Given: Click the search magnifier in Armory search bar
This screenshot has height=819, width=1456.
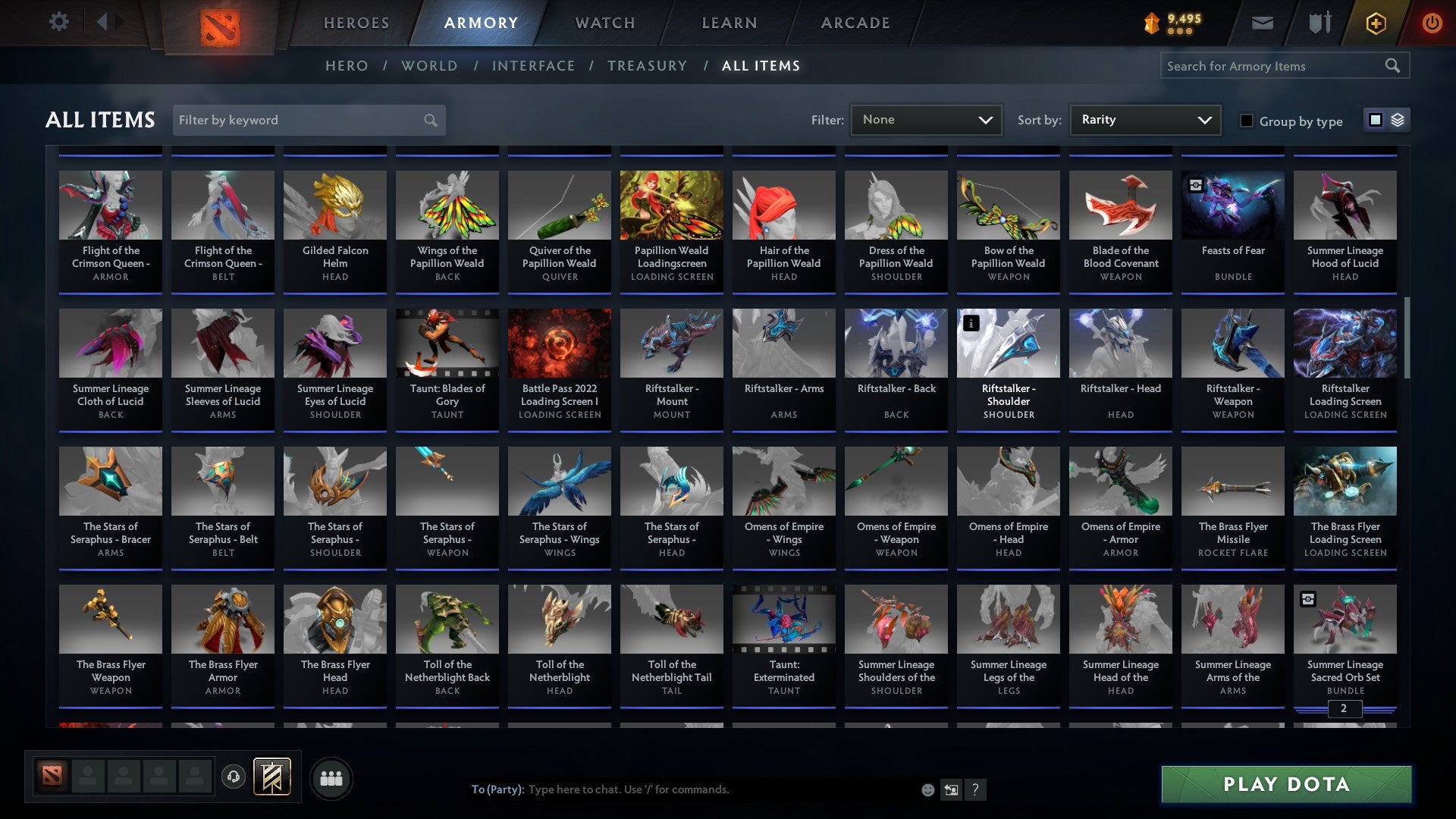Looking at the screenshot, I should 1393,65.
